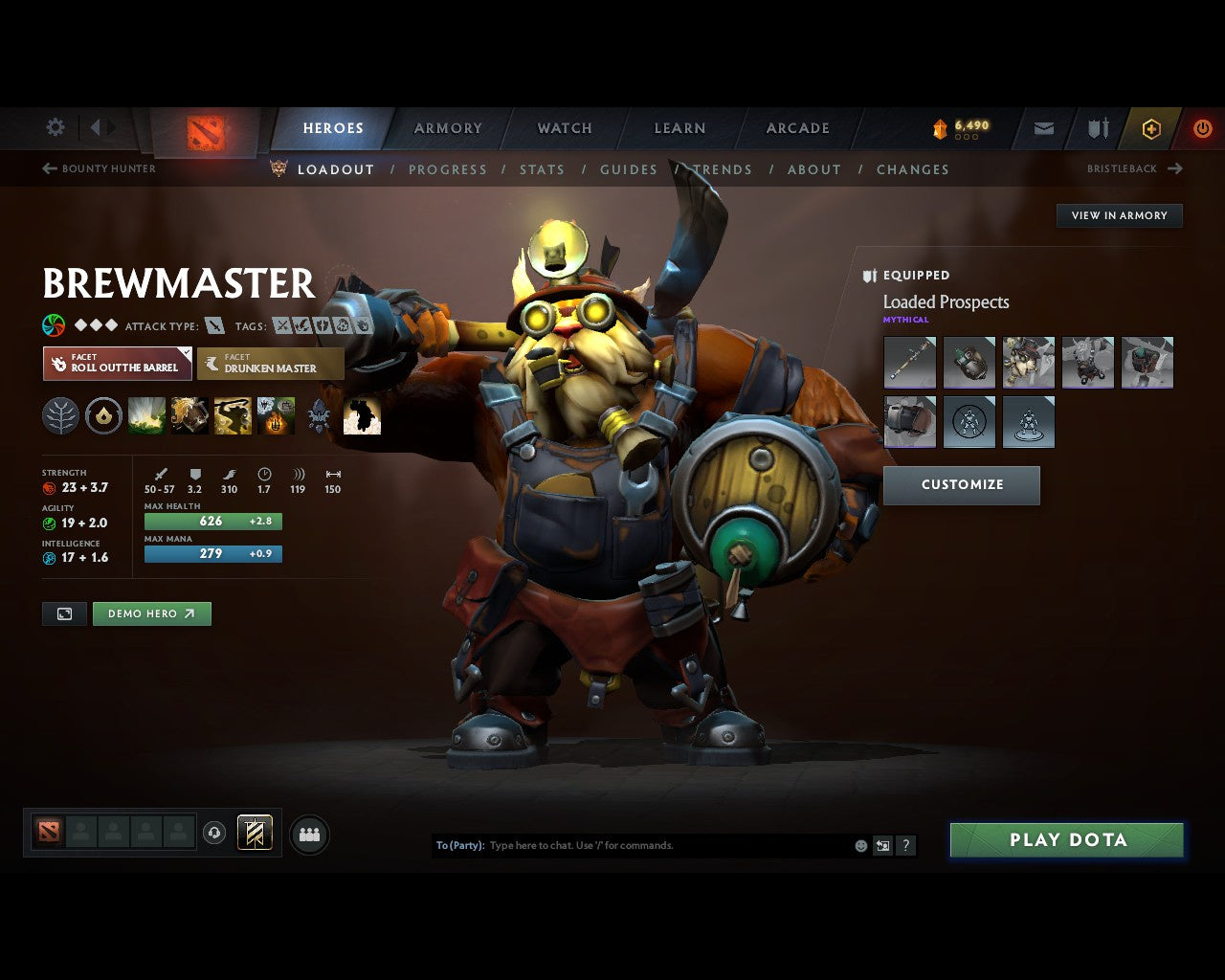Viewport: 1225px width, 980px height.
Task: Select the Roll Out the Barrel facet
Action: pyautogui.click(x=117, y=363)
